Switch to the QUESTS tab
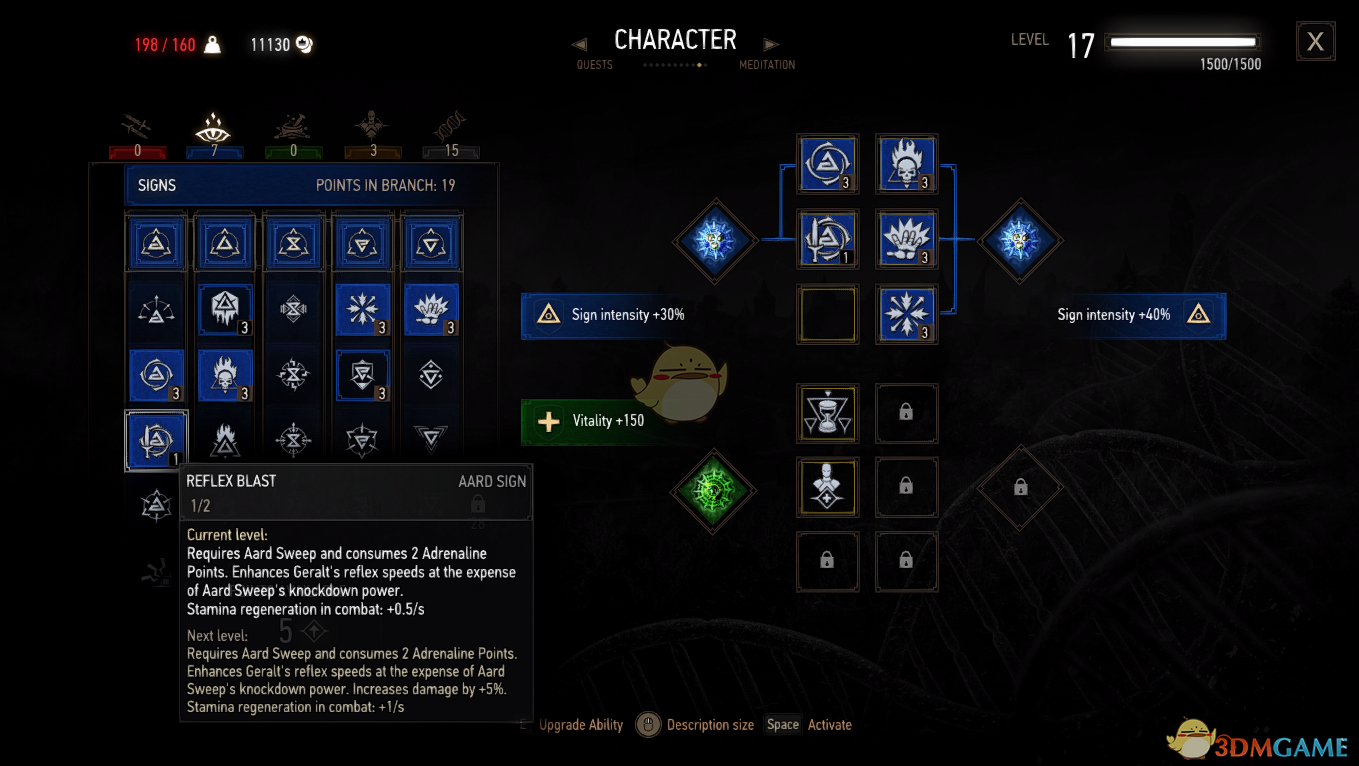1359x766 pixels. (x=595, y=63)
